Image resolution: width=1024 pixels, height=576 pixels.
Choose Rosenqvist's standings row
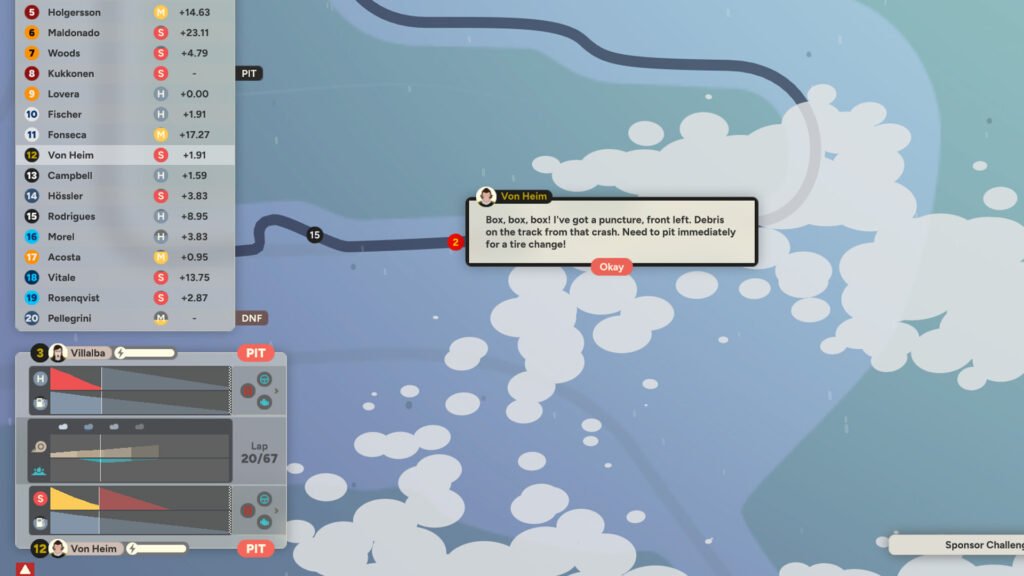[x=125, y=298]
